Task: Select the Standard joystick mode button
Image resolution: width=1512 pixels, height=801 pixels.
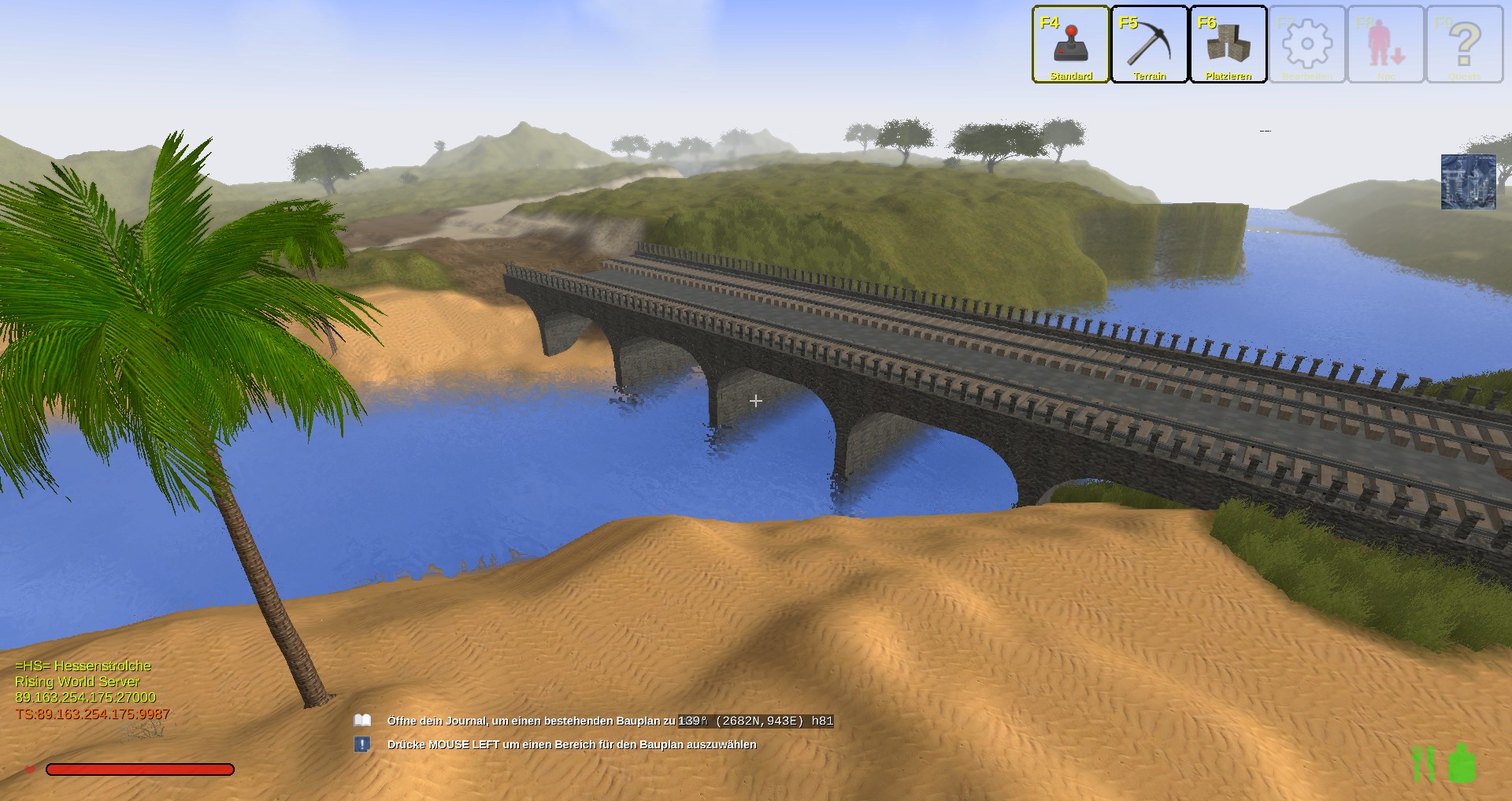Action: [x=1070, y=44]
